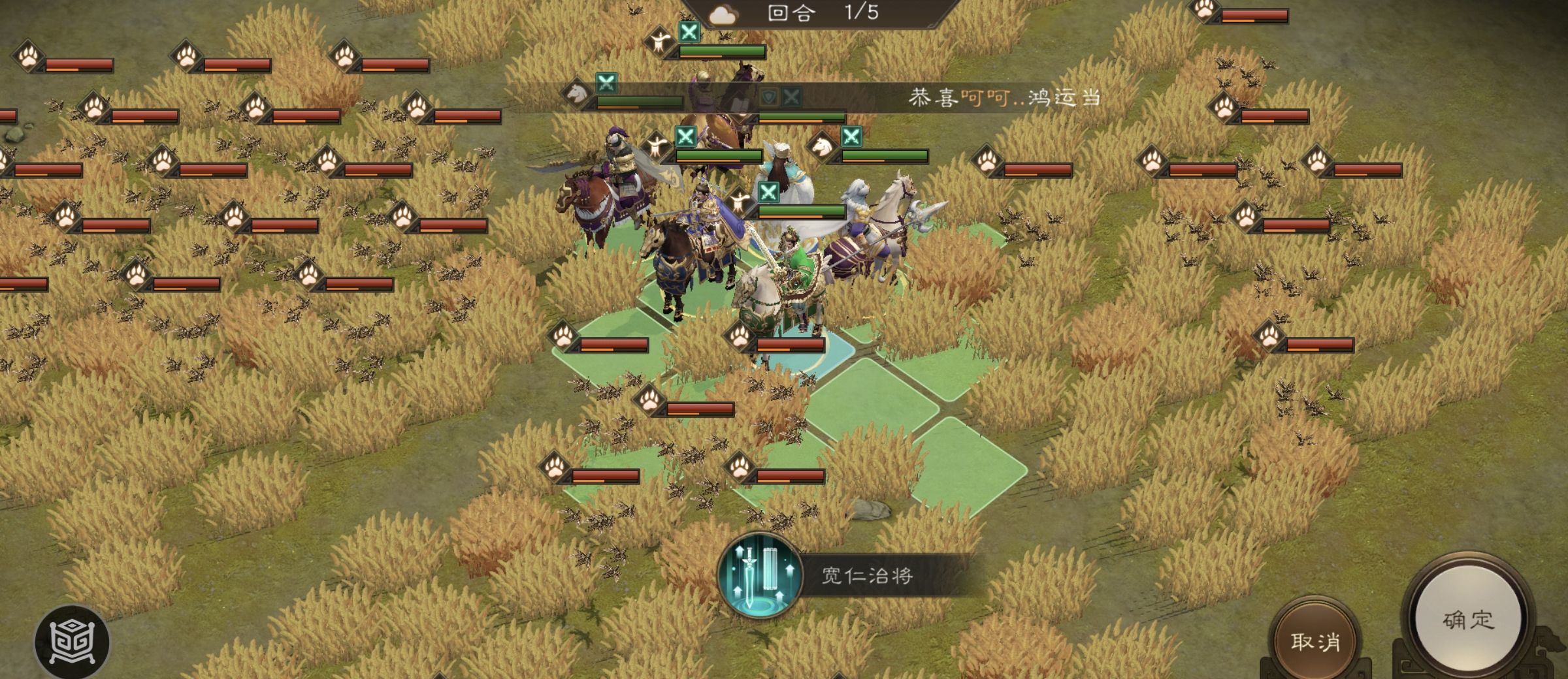Cancel the skill with 取消 button
1568x679 pixels.
1315,642
